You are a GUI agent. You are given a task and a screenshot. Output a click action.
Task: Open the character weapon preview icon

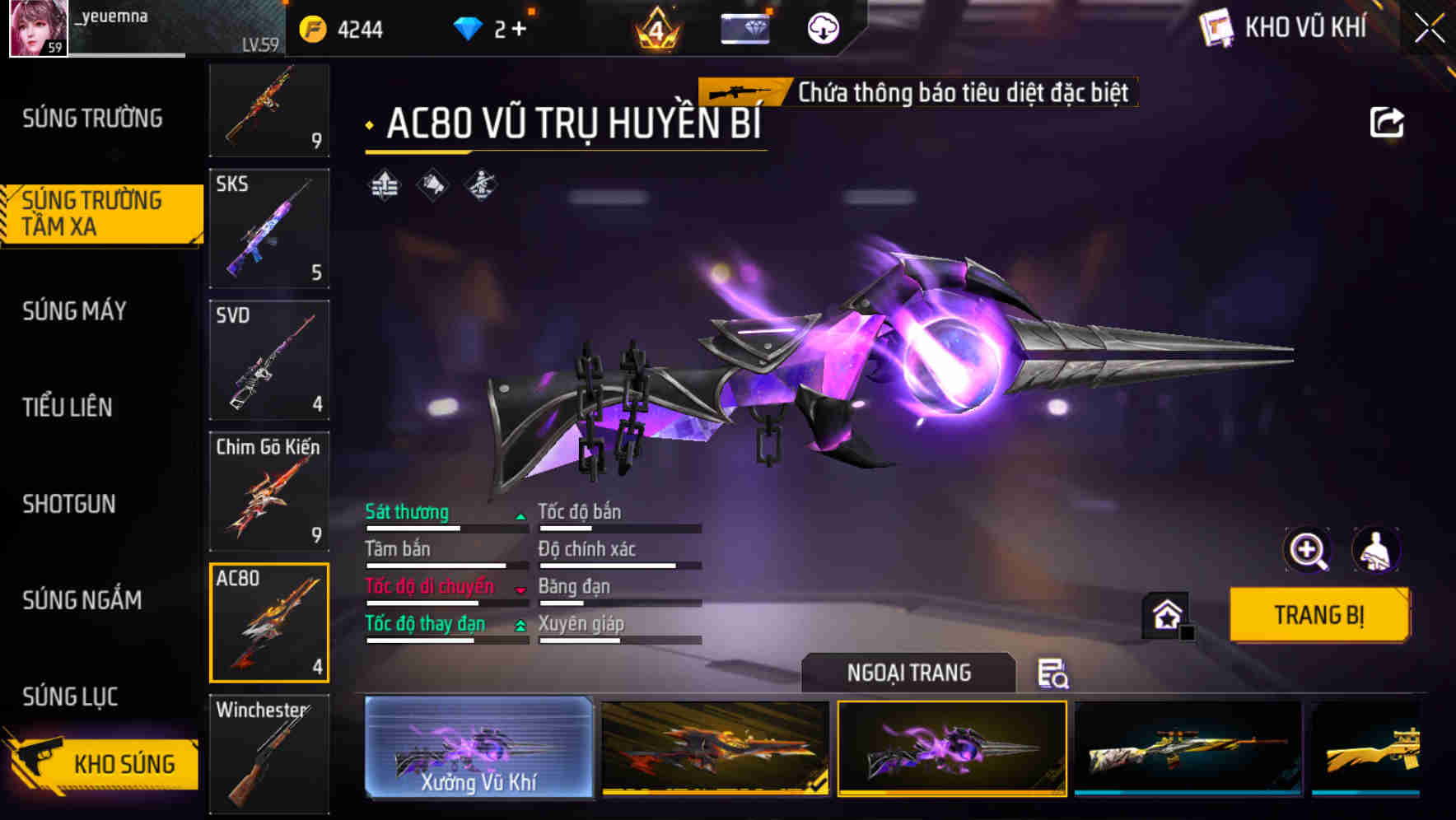tap(1376, 550)
